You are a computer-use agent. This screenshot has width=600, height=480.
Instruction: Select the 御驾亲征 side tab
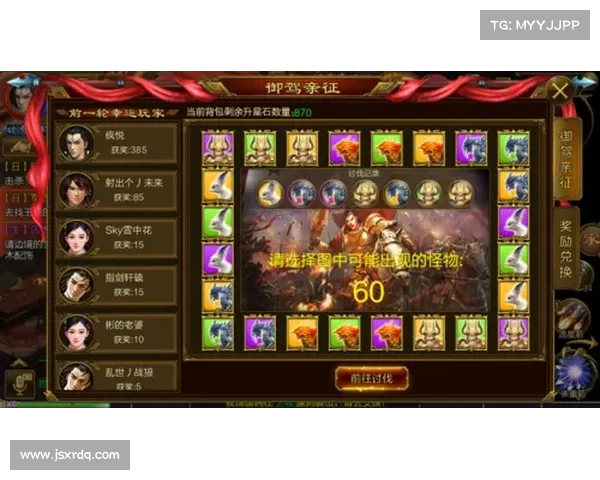[565, 160]
